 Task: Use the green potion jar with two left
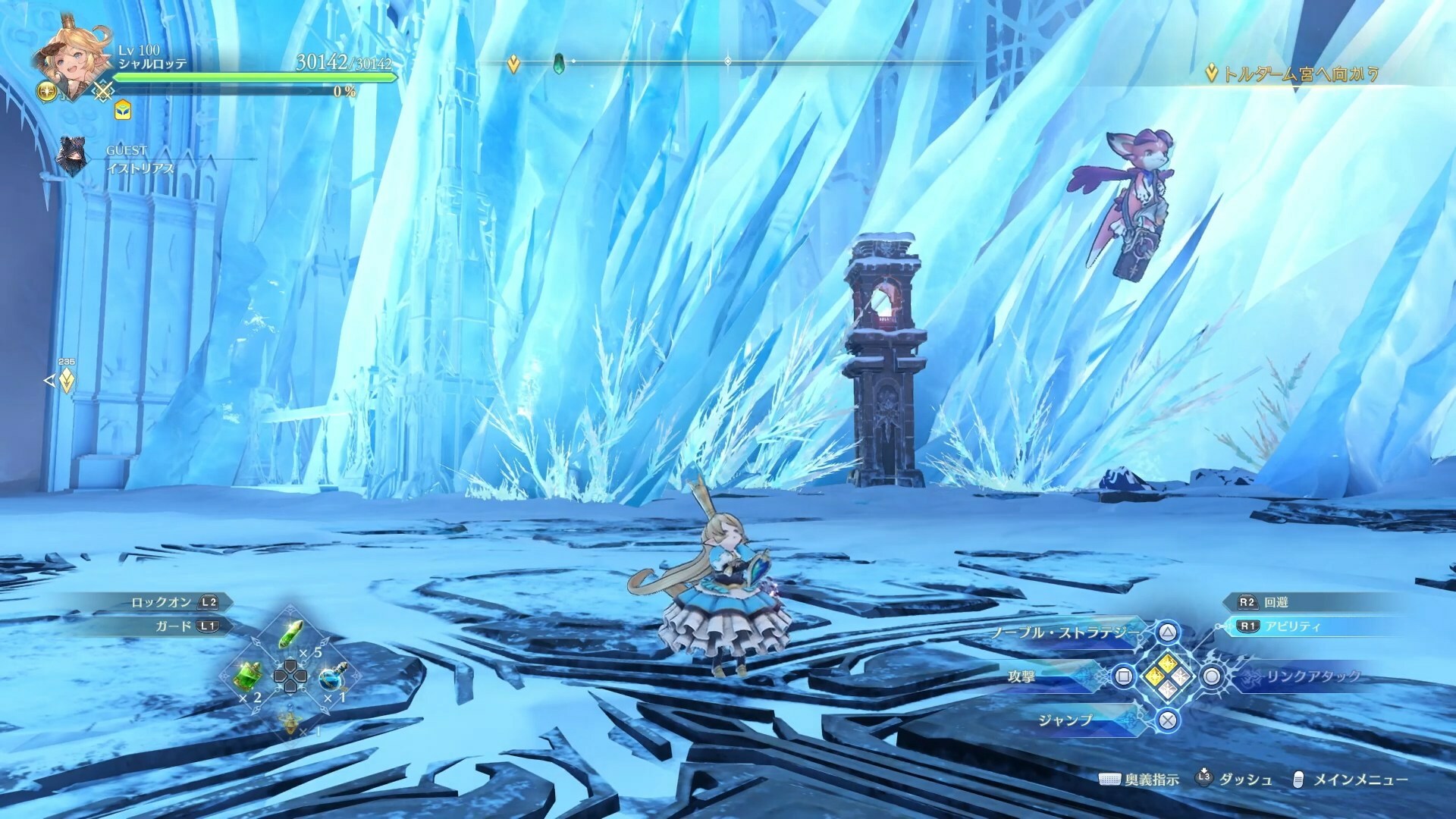251,674
